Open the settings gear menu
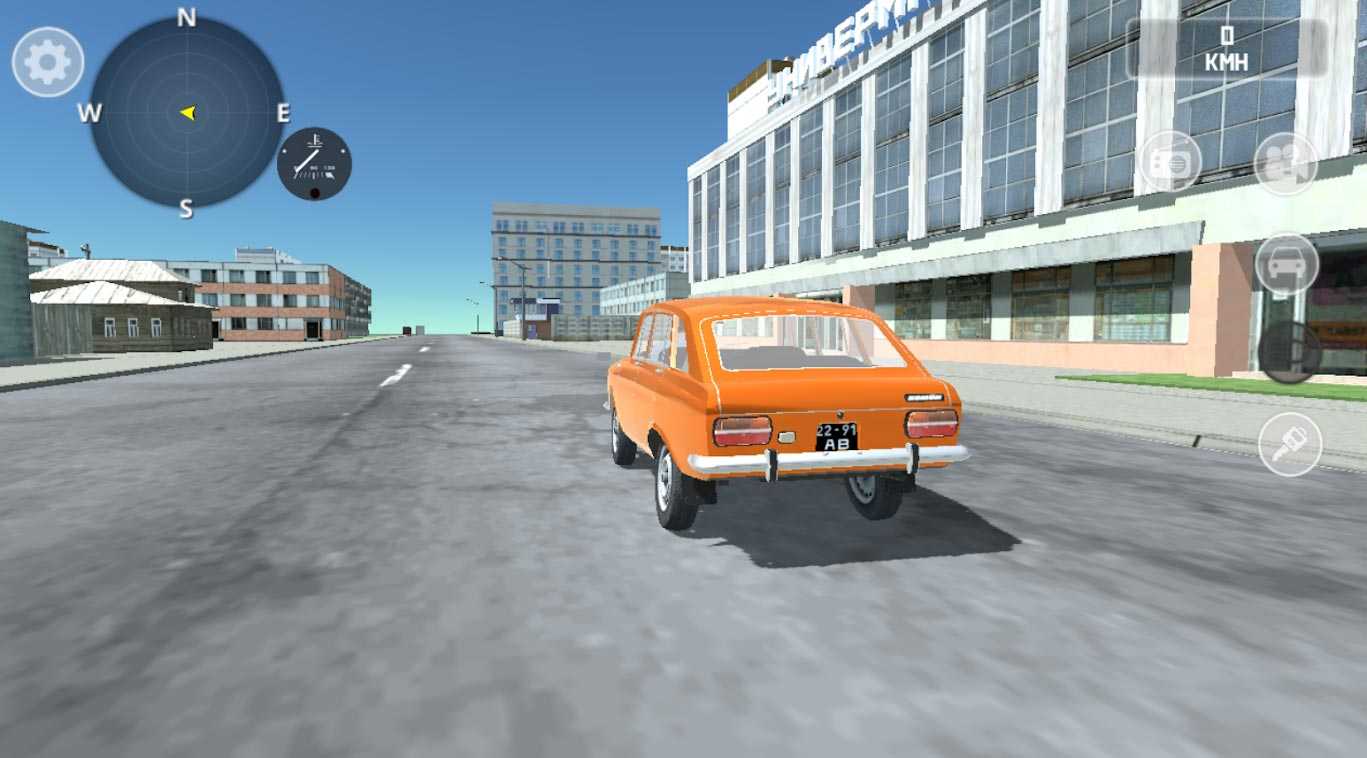Image resolution: width=1367 pixels, height=758 pixels. [47, 62]
